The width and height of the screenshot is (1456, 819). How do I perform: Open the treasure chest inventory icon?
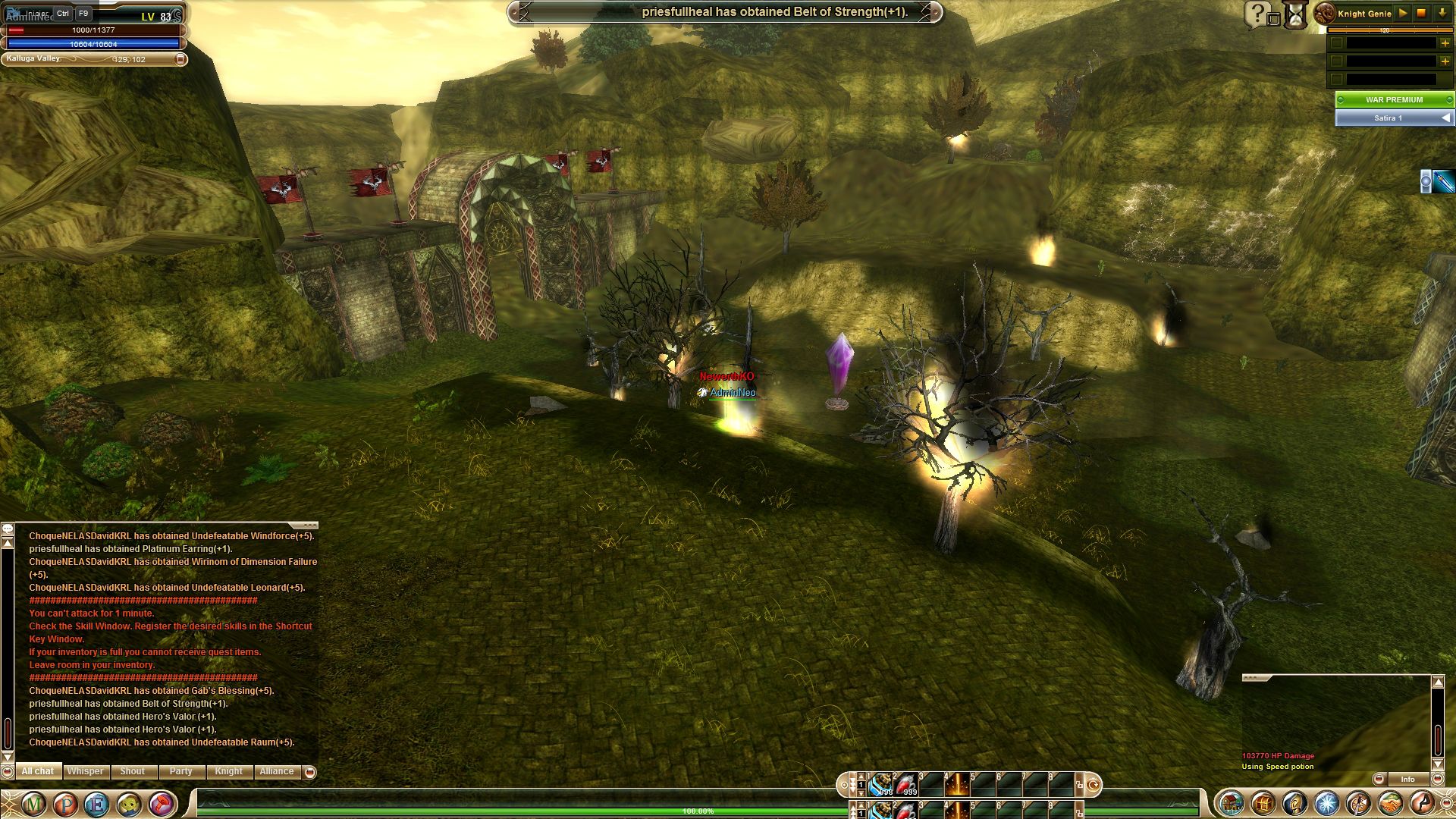1263,803
